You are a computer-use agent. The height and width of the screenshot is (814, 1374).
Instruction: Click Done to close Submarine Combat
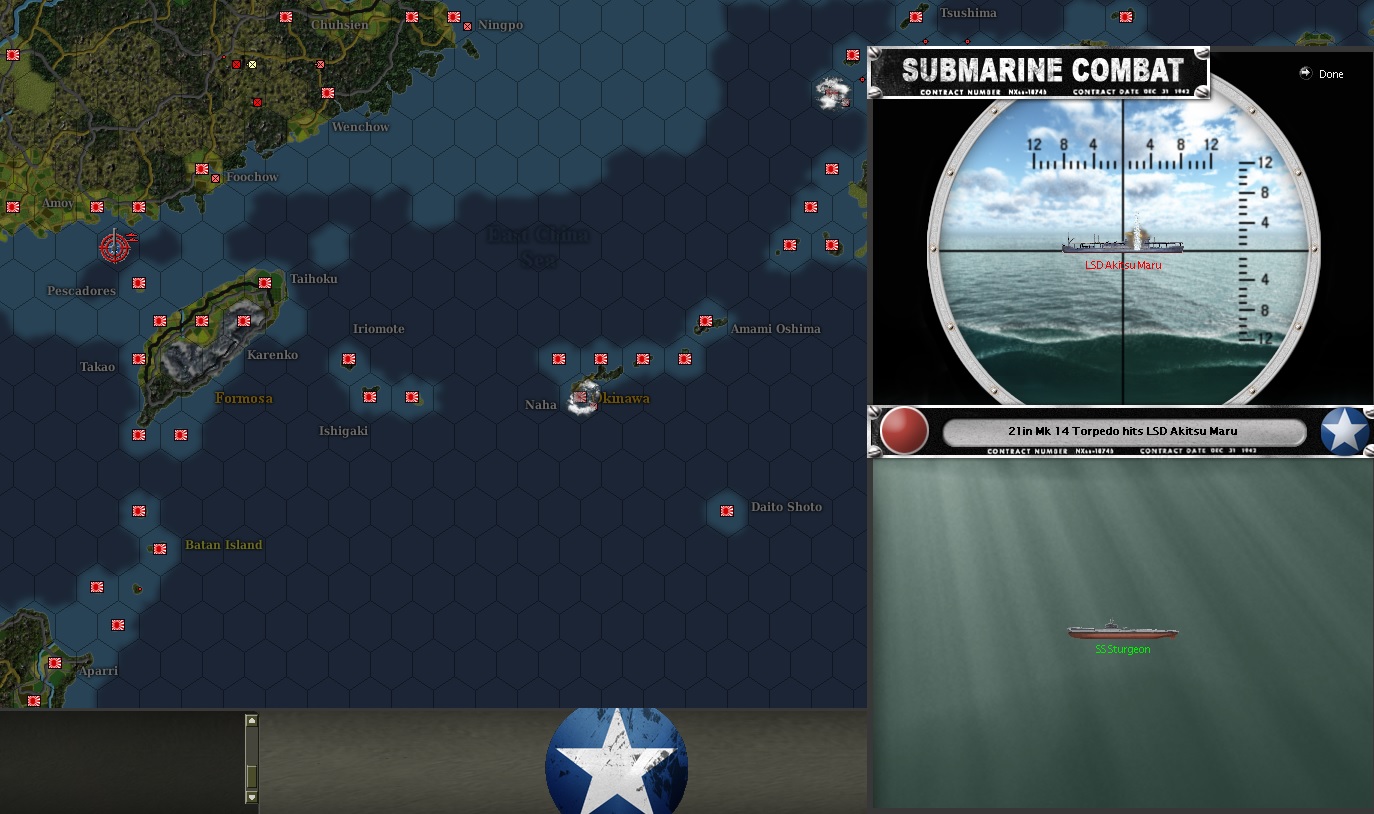(1331, 73)
